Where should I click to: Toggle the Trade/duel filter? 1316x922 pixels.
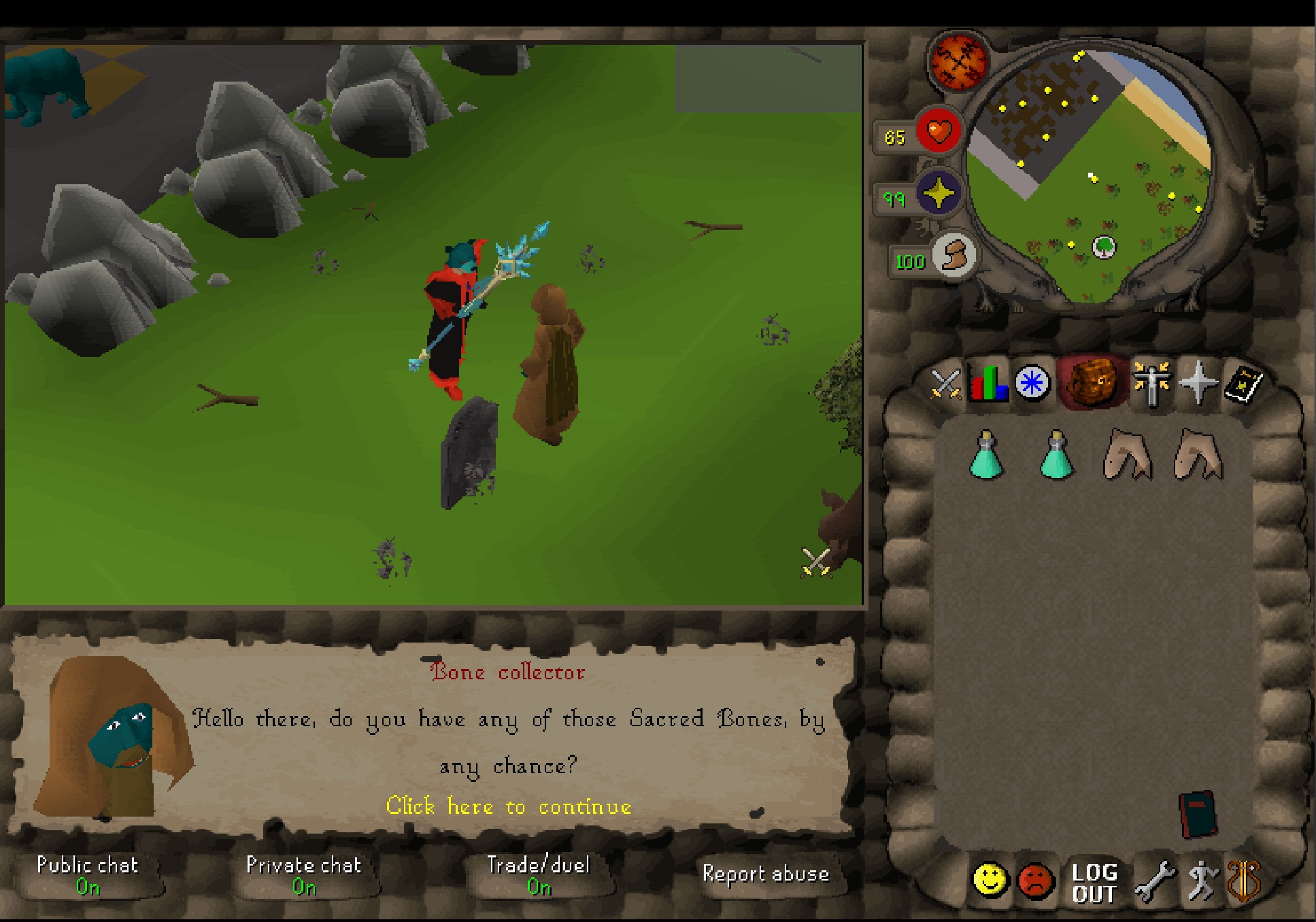538,874
